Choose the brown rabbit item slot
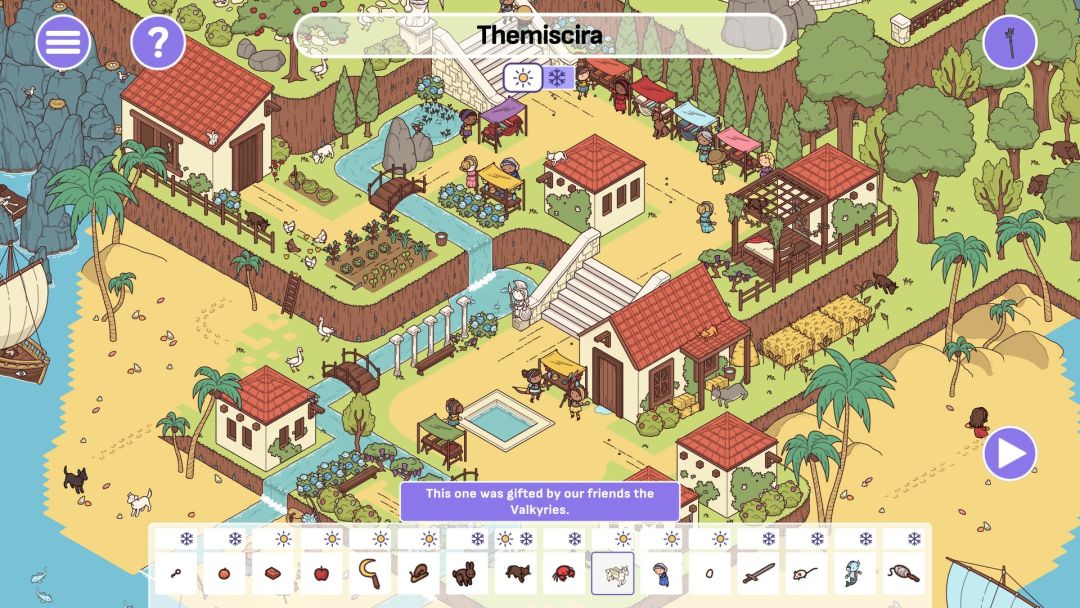This screenshot has width=1080, height=608. tap(466, 574)
